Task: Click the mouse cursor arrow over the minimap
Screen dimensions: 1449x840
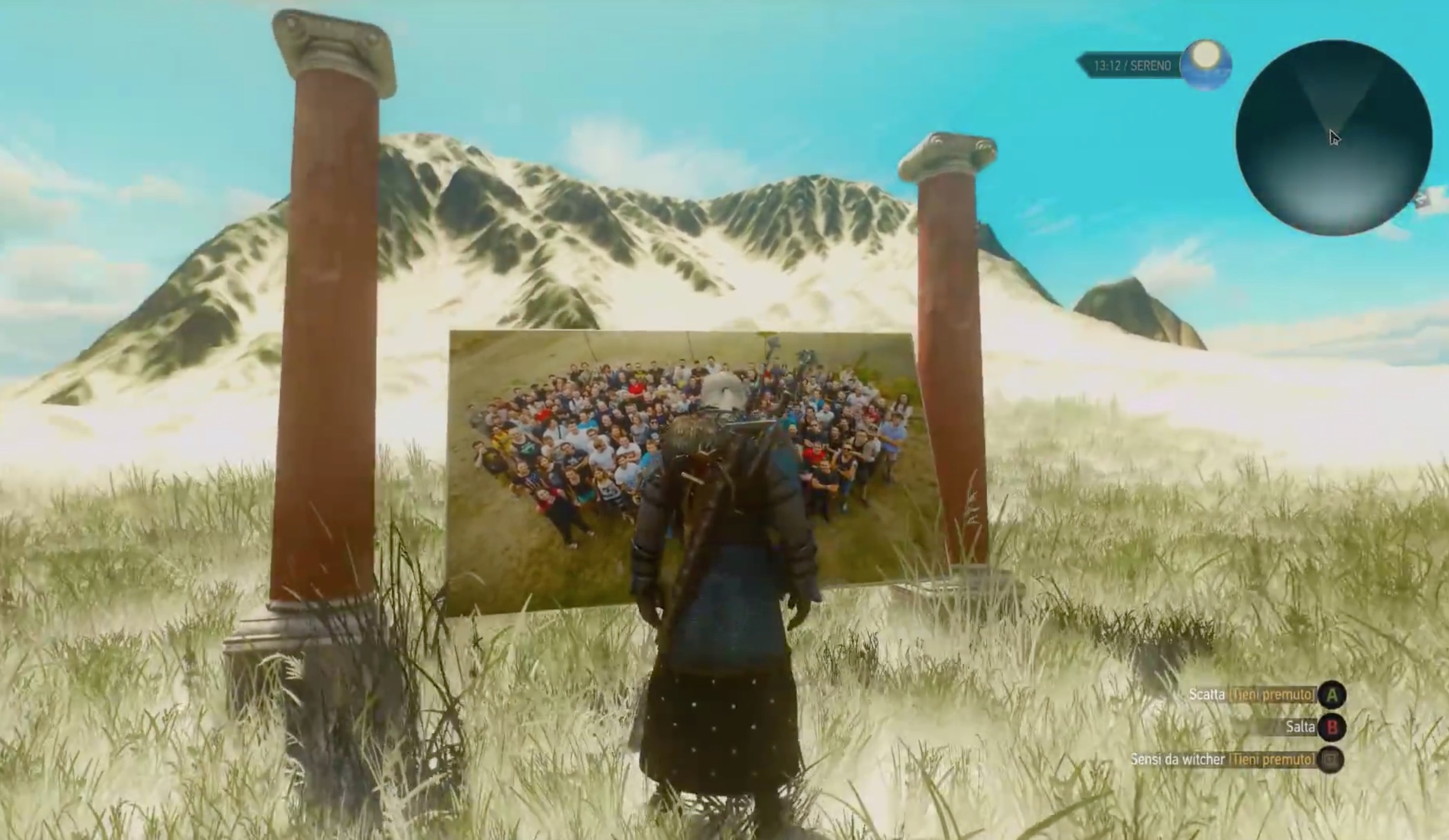Action: (1335, 137)
